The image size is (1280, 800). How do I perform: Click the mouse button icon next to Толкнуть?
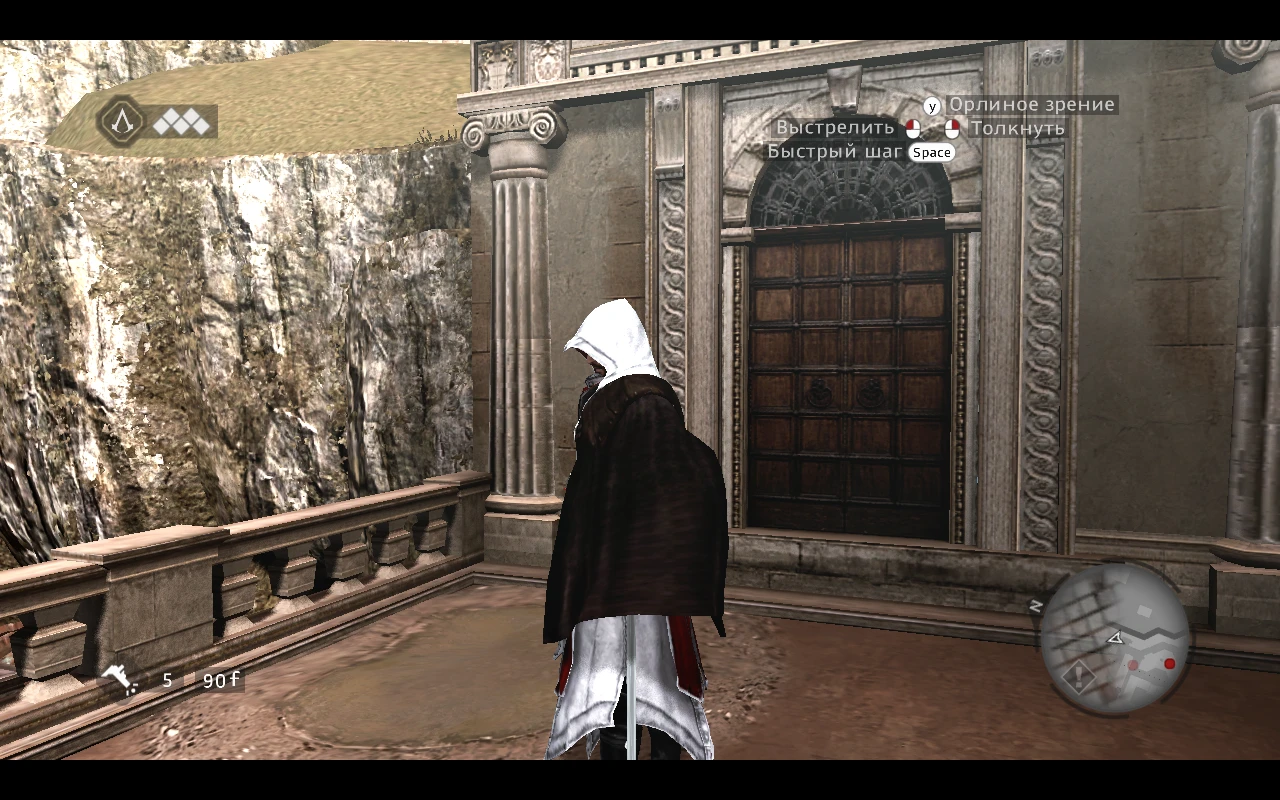click(x=952, y=128)
